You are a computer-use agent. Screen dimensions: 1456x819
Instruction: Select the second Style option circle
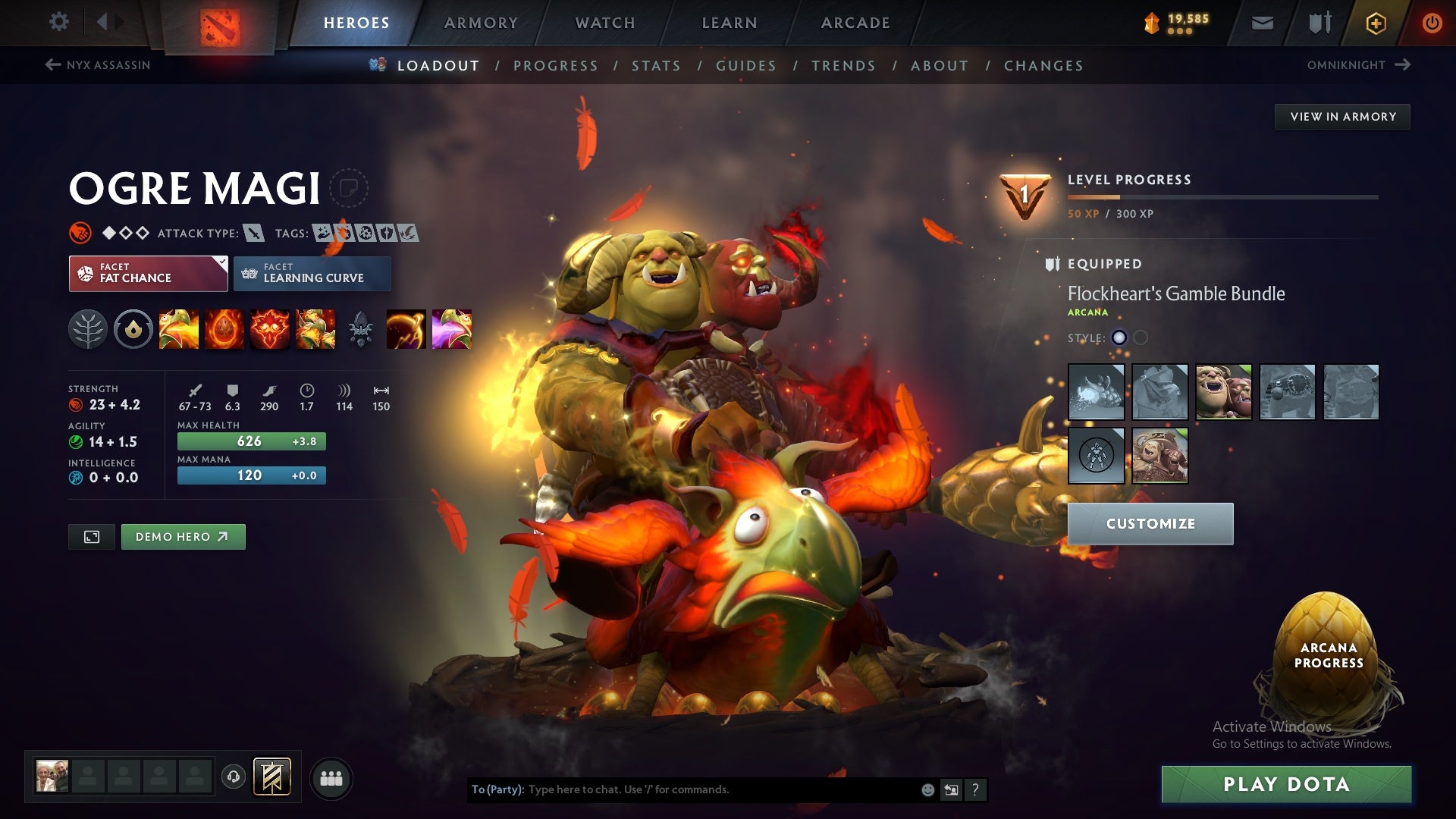coord(1141,339)
